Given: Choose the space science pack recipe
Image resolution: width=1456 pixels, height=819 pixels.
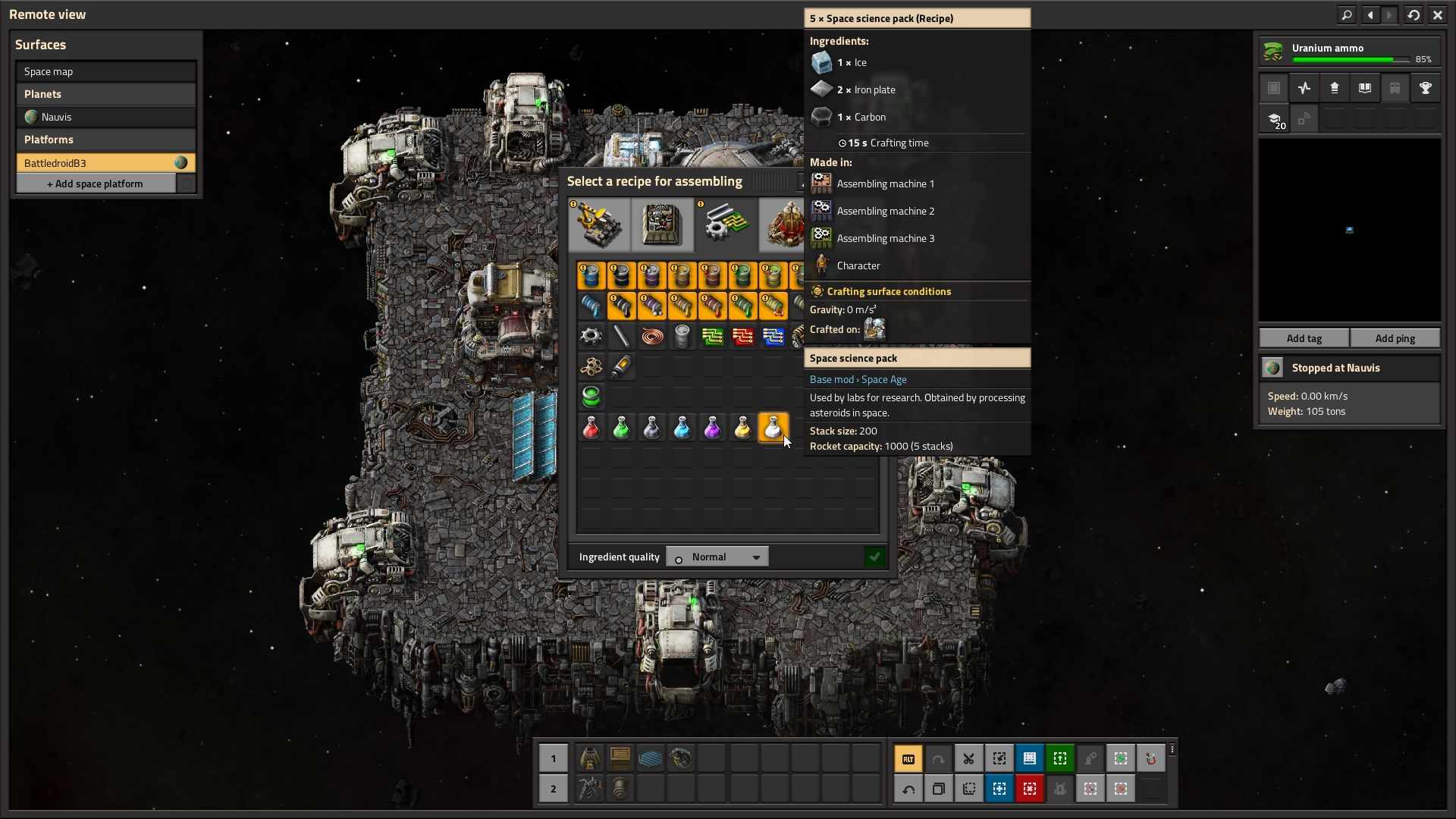Looking at the screenshot, I should 773,428.
